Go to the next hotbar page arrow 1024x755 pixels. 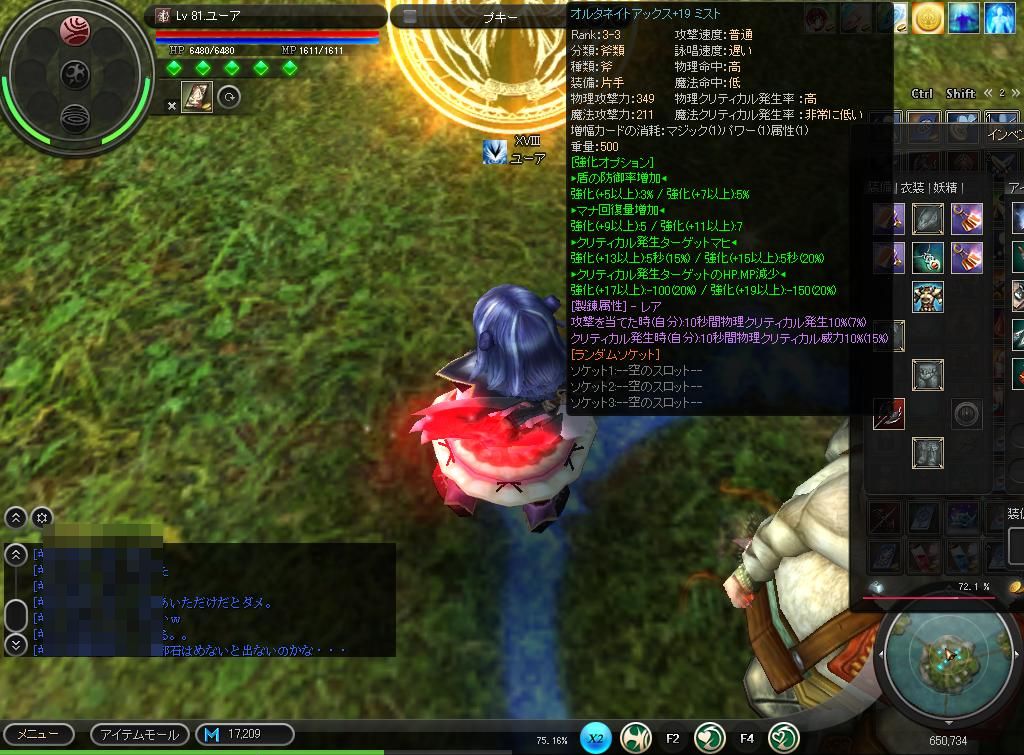pyautogui.click(x=1017, y=93)
